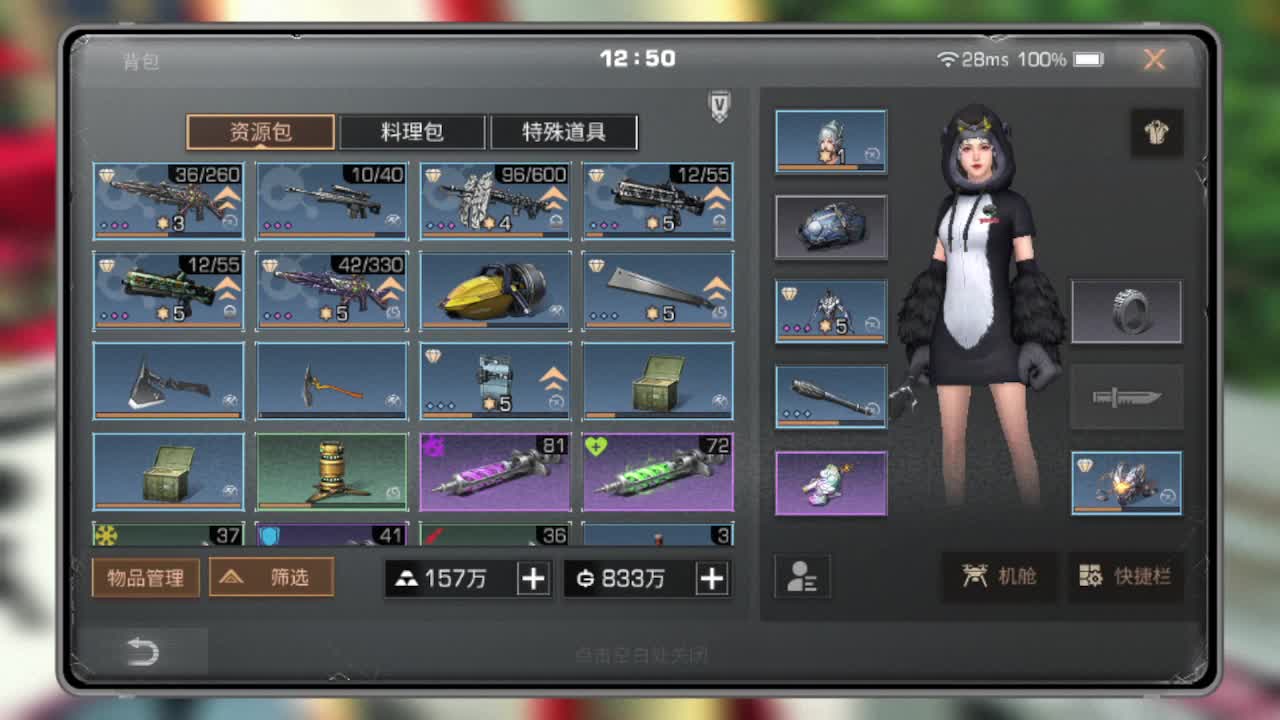Screen dimensions: 1280x720
Task: Open the 快捷栏 quick slot bar
Action: pyautogui.click(x=1125, y=578)
